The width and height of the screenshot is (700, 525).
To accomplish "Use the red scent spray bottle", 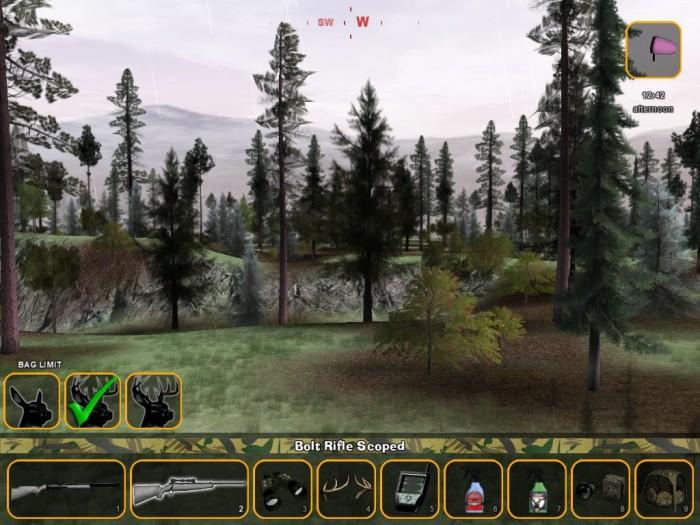I will tap(474, 489).
